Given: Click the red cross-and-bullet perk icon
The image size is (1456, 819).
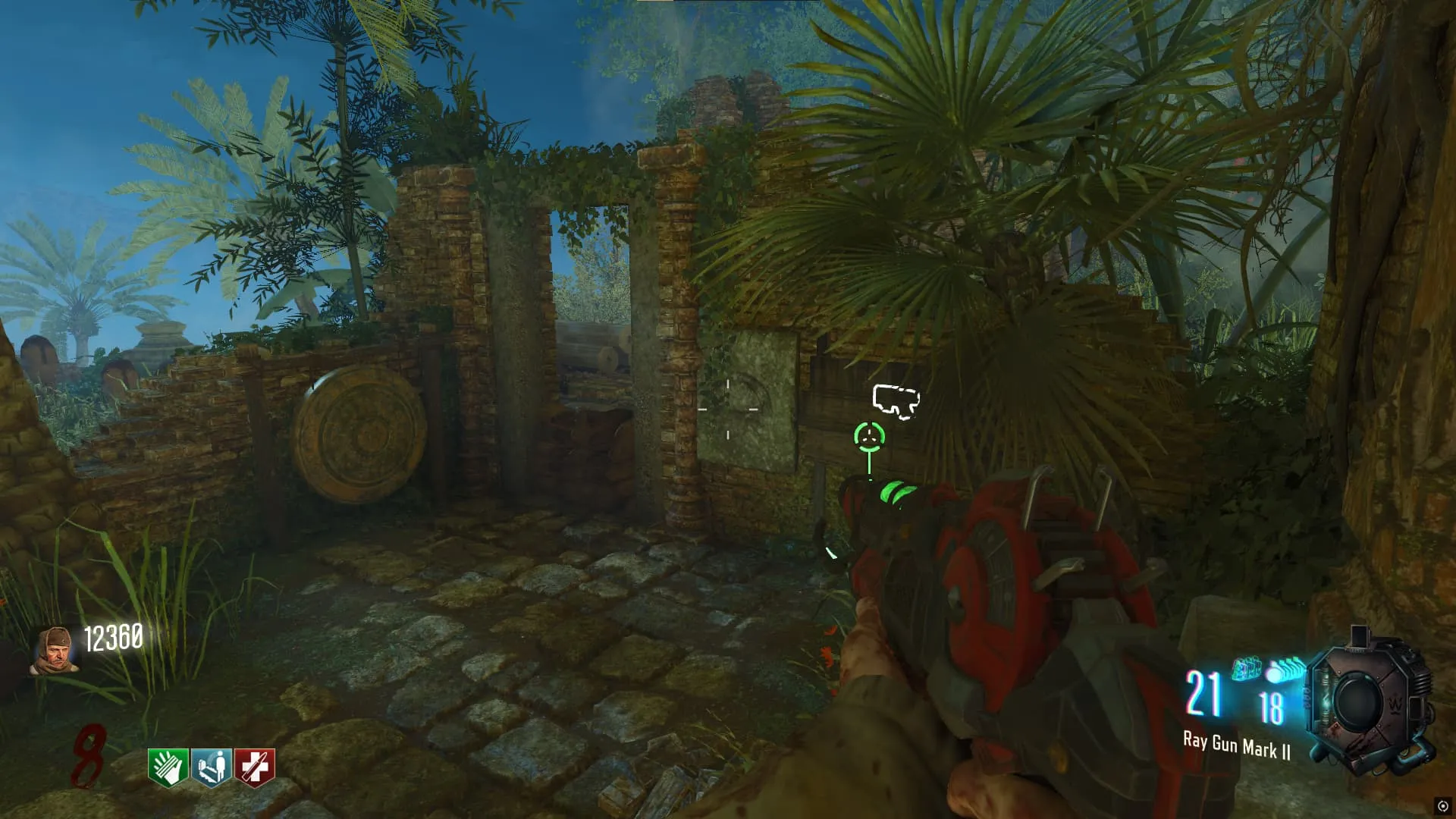Looking at the screenshot, I should tap(255, 767).
